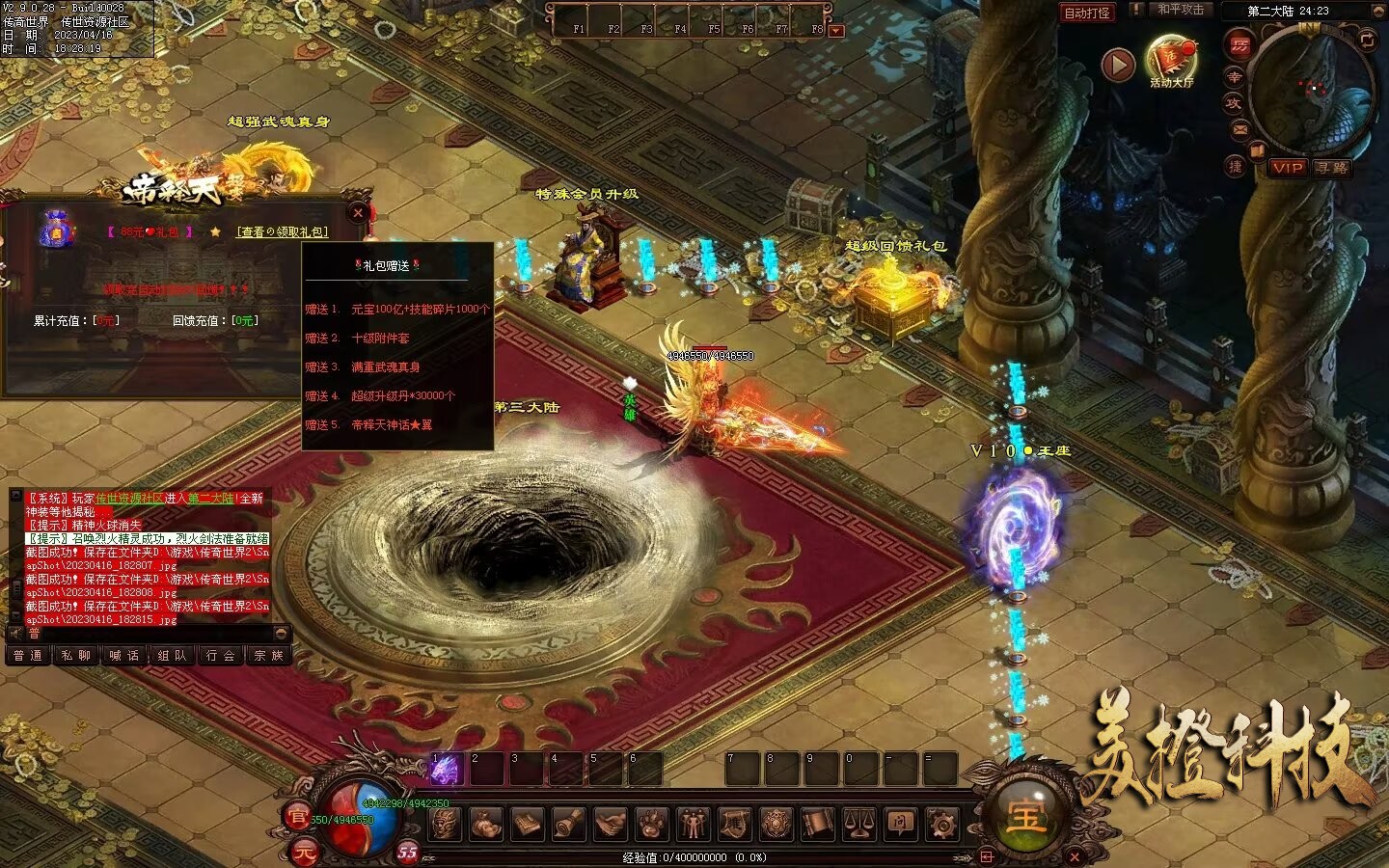
Task: Close the gift pack panel
Action: [x=358, y=212]
